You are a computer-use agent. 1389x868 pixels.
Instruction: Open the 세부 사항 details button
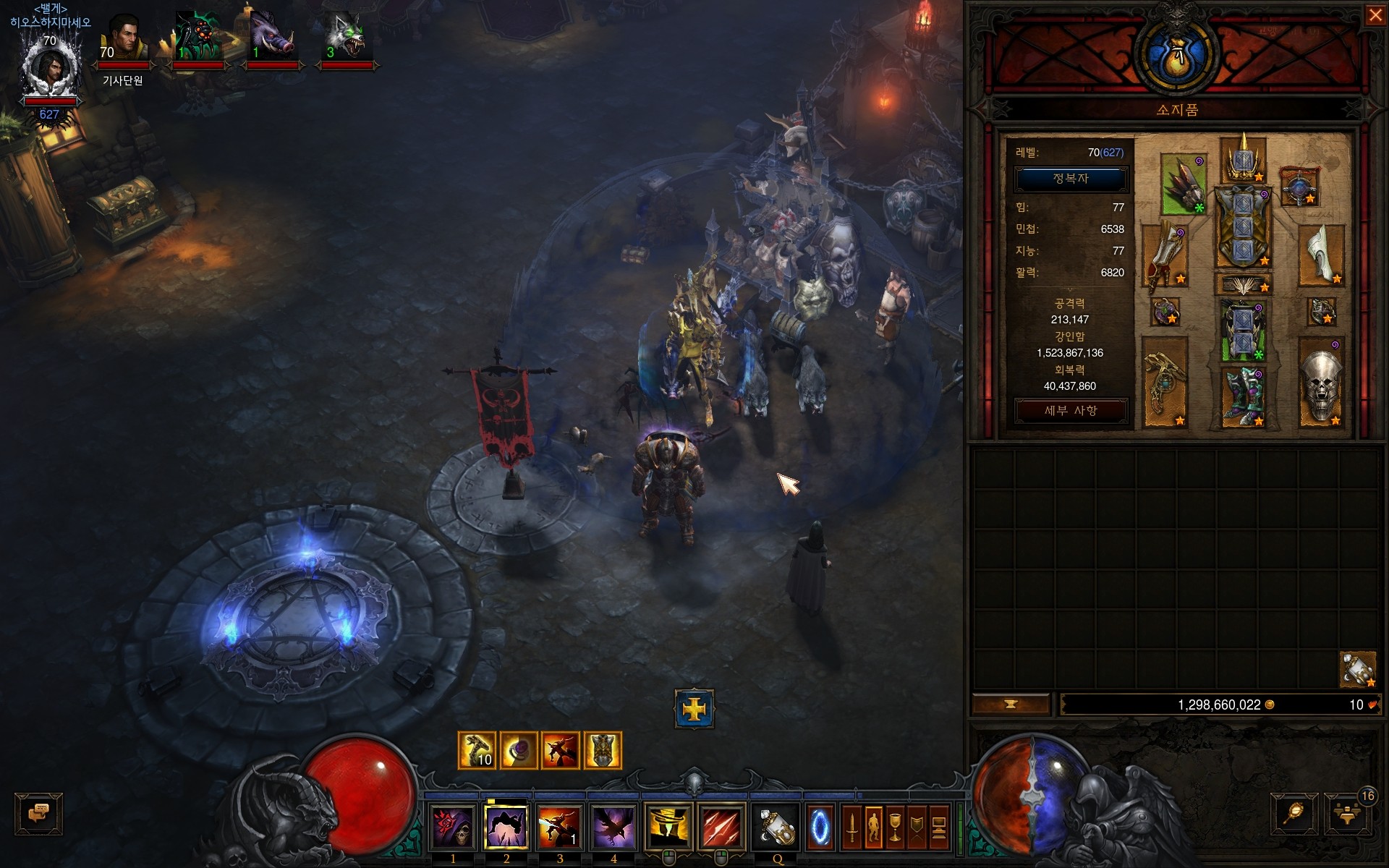point(1071,411)
